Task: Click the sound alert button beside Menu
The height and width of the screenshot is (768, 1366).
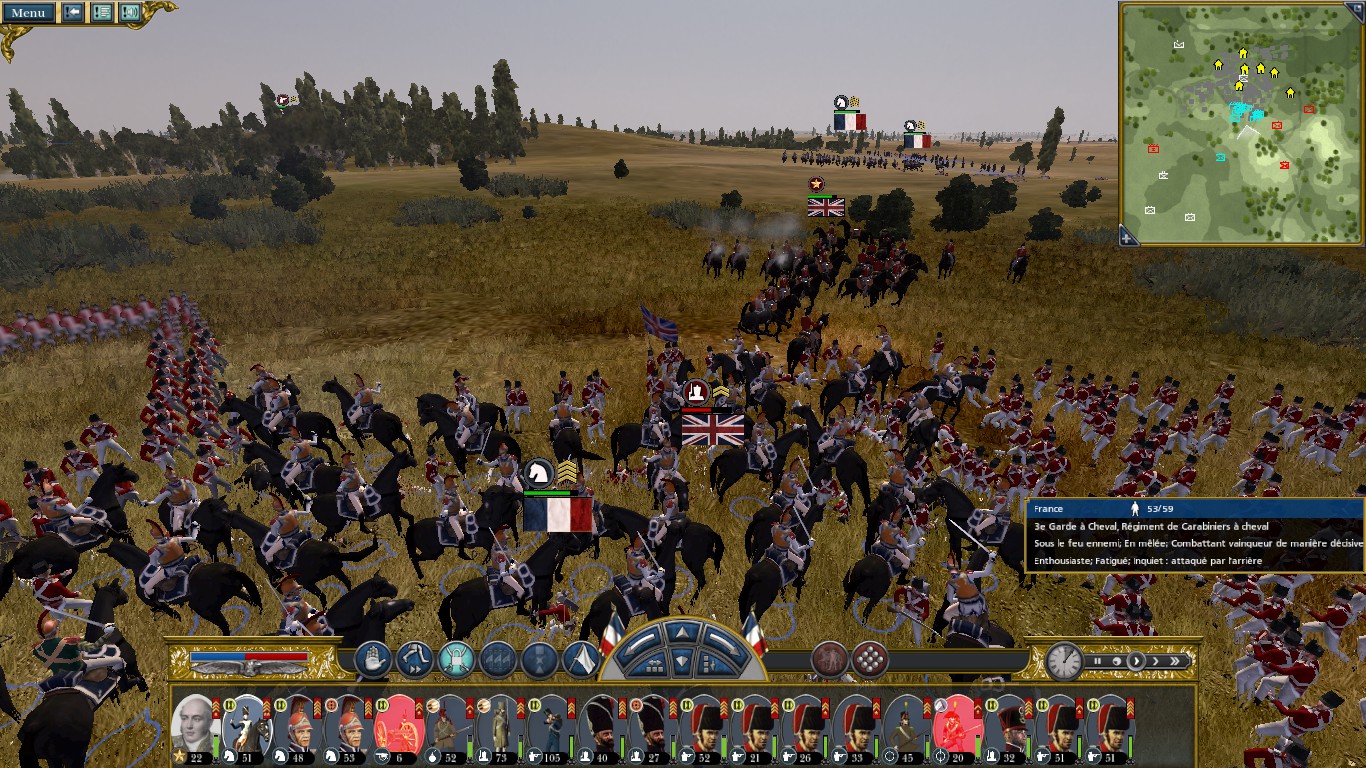Action: coord(130,13)
